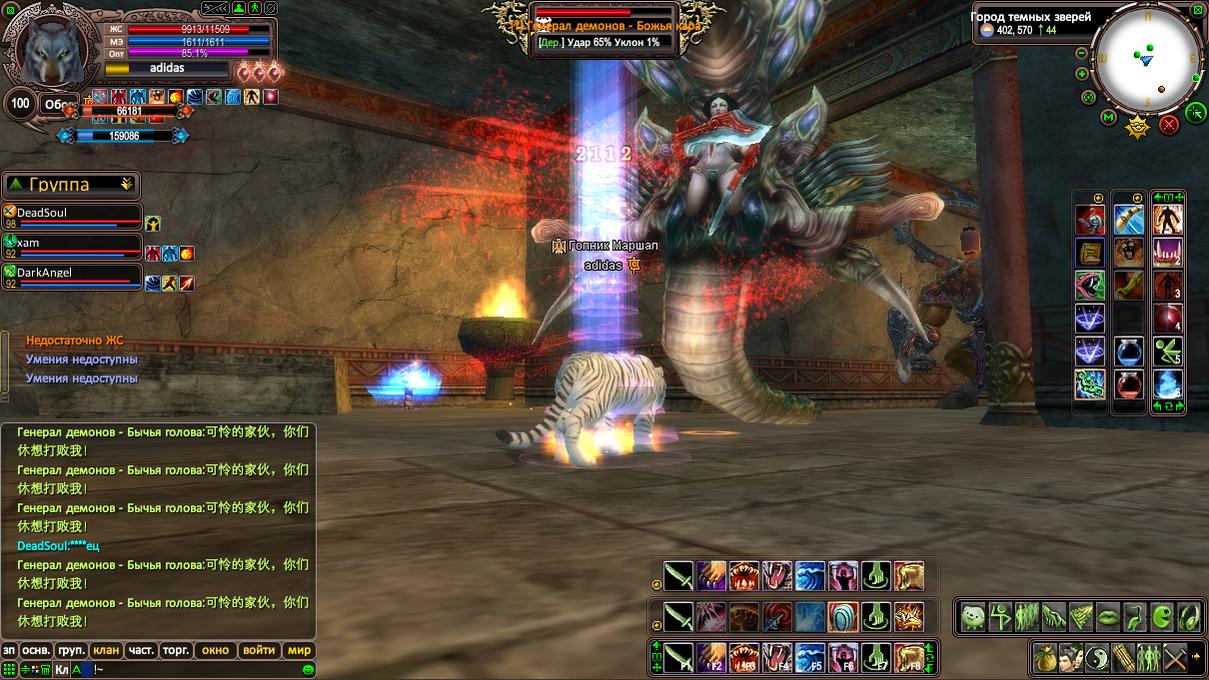Switch to the груп. group chat tab
The height and width of the screenshot is (680, 1209).
72,650
